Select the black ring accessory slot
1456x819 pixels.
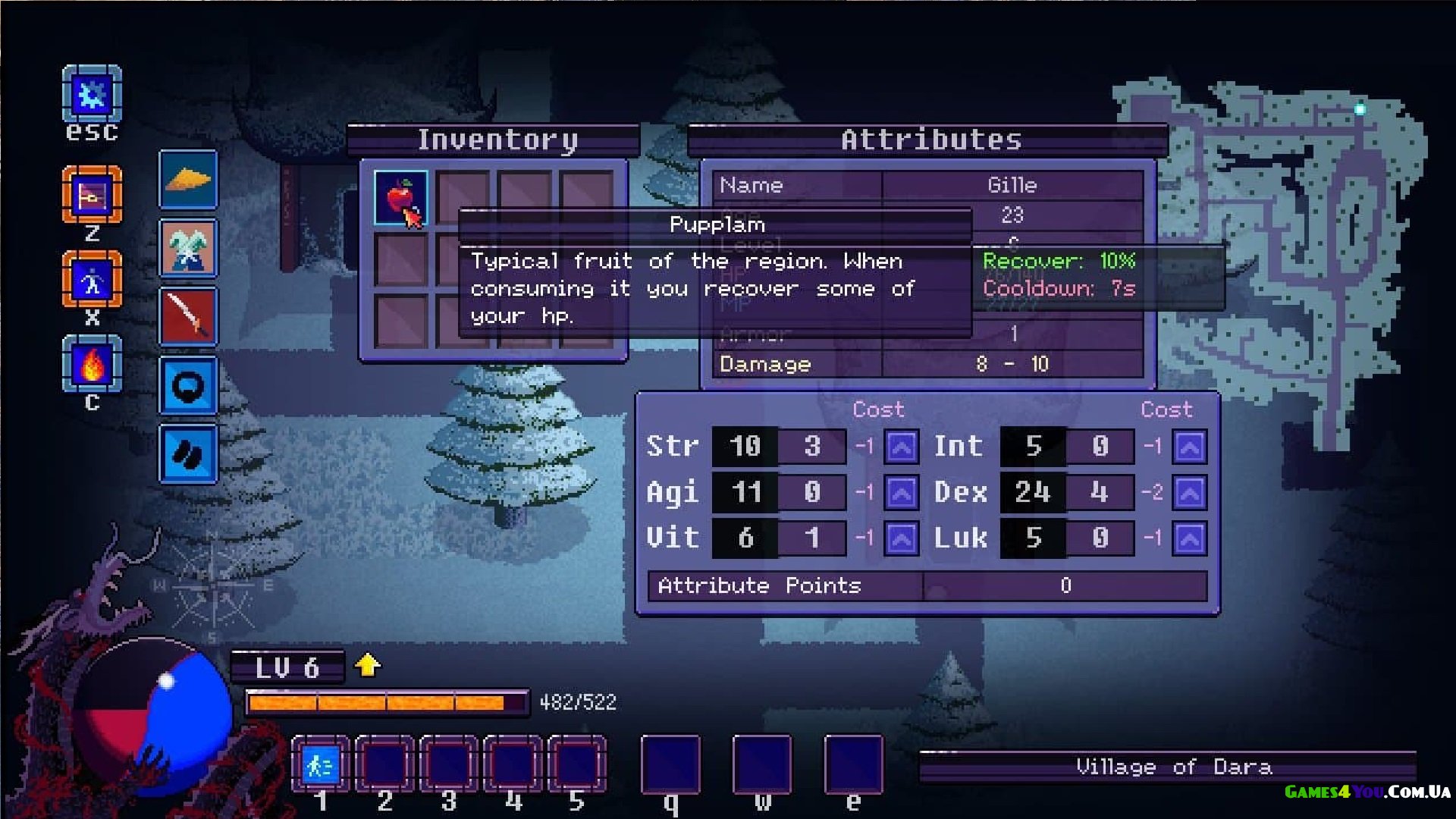pyautogui.click(x=188, y=386)
